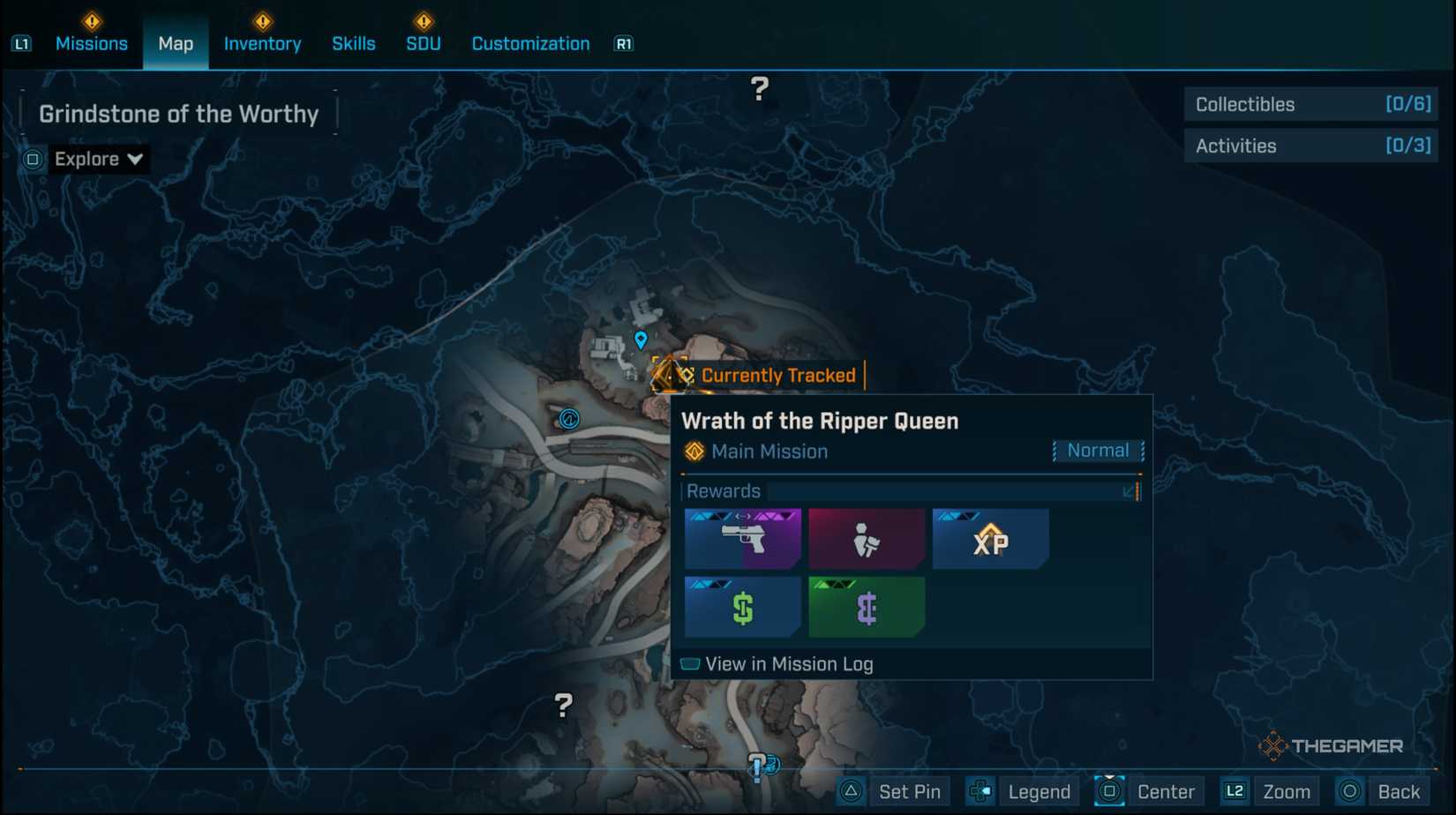Select the weapon reward icon
The width and height of the screenshot is (1456, 815).
741,538
